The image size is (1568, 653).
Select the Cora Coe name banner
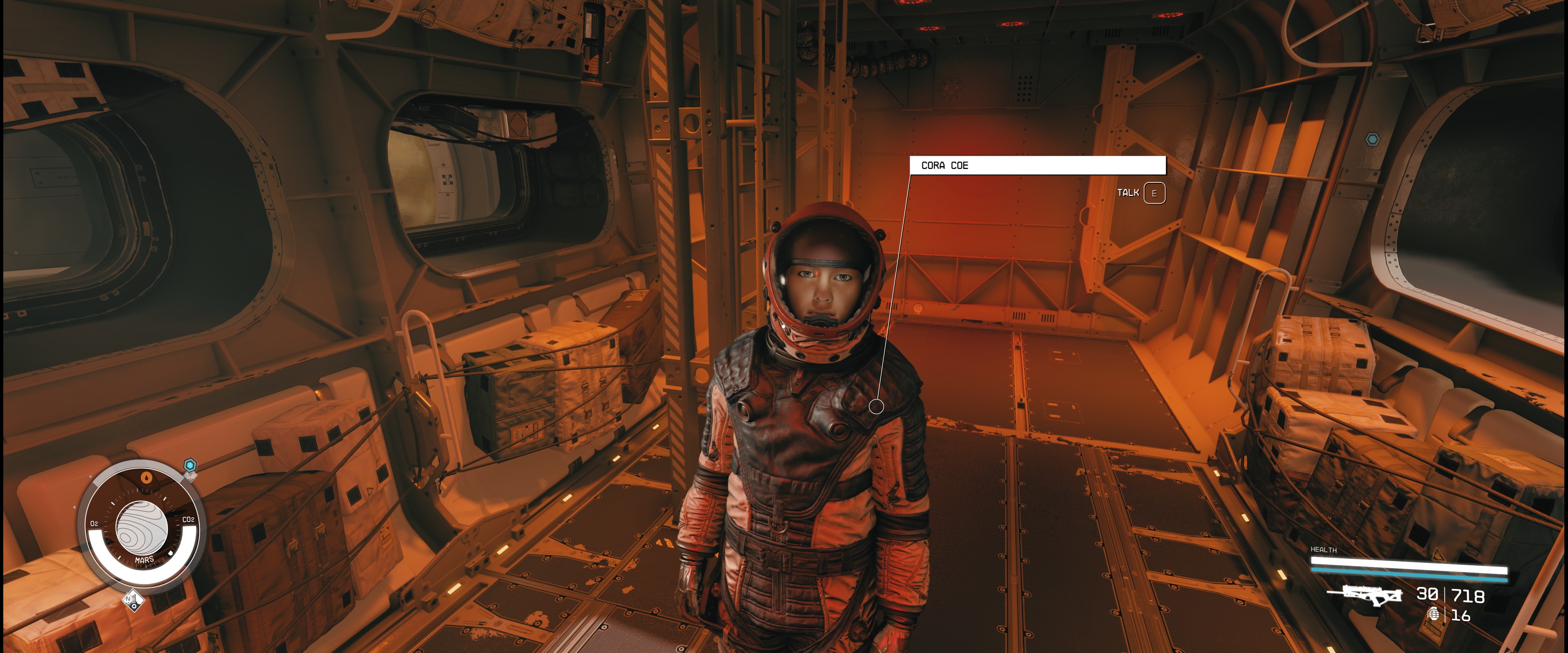[x=1037, y=165]
